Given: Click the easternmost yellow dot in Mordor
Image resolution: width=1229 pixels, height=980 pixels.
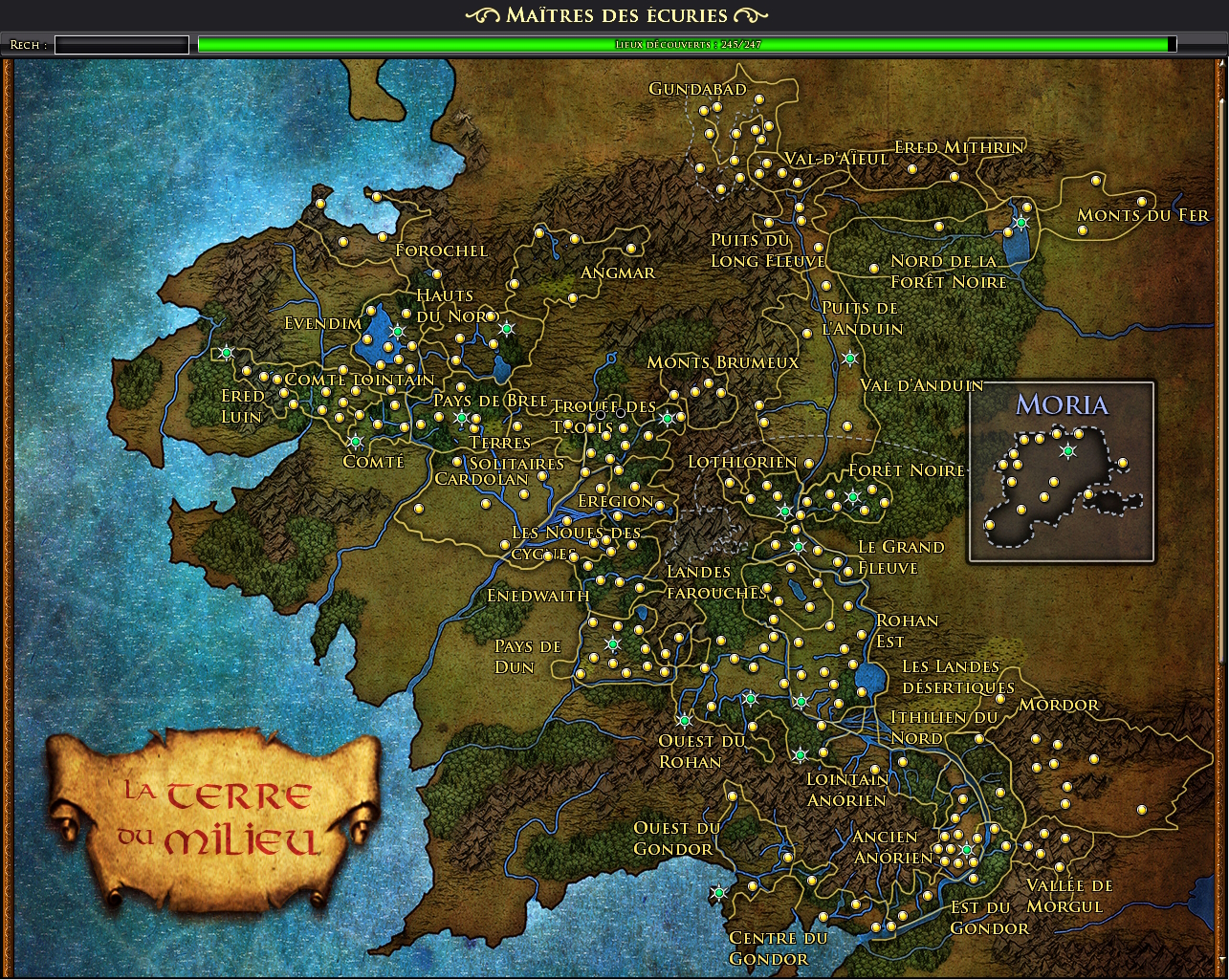Looking at the screenshot, I should point(1142,810).
